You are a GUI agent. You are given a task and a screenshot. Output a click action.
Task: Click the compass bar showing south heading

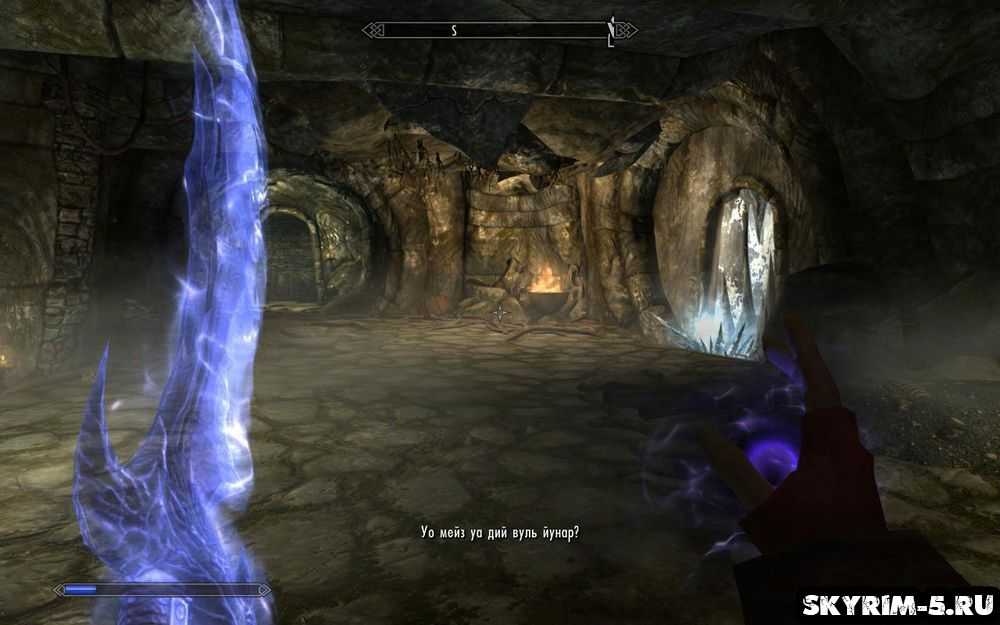click(x=499, y=31)
